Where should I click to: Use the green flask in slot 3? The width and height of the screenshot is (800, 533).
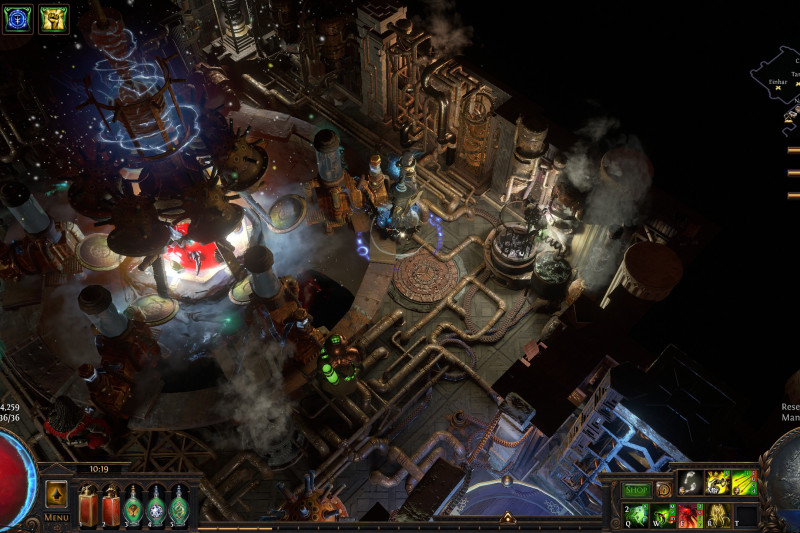click(133, 504)
